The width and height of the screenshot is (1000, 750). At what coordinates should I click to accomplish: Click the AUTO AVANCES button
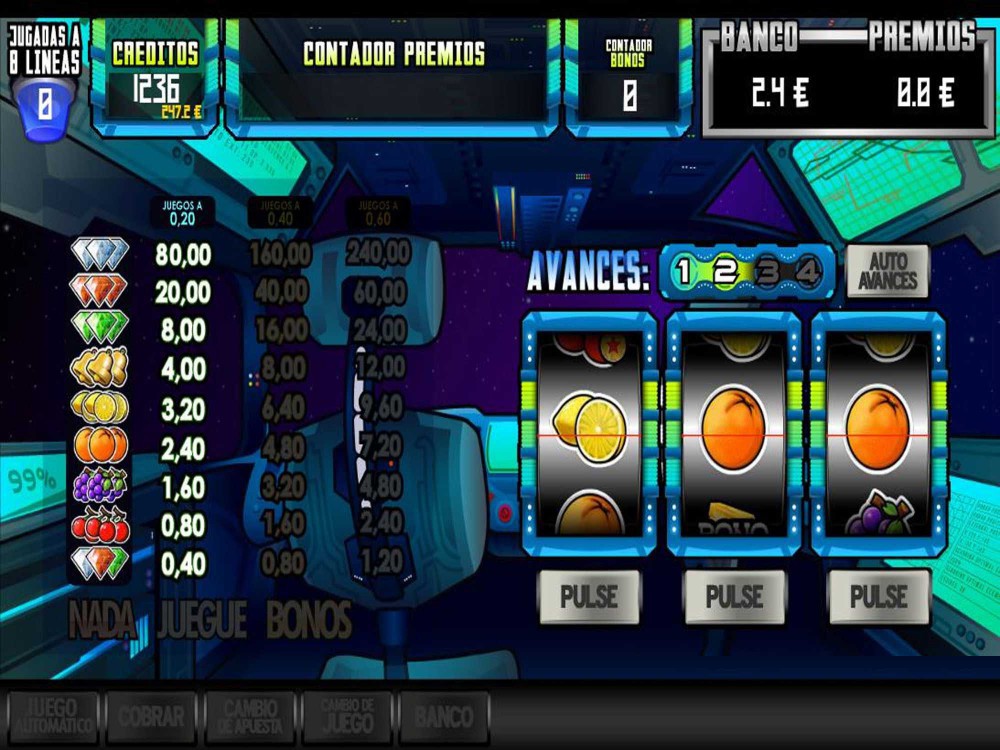coord(887,271)
